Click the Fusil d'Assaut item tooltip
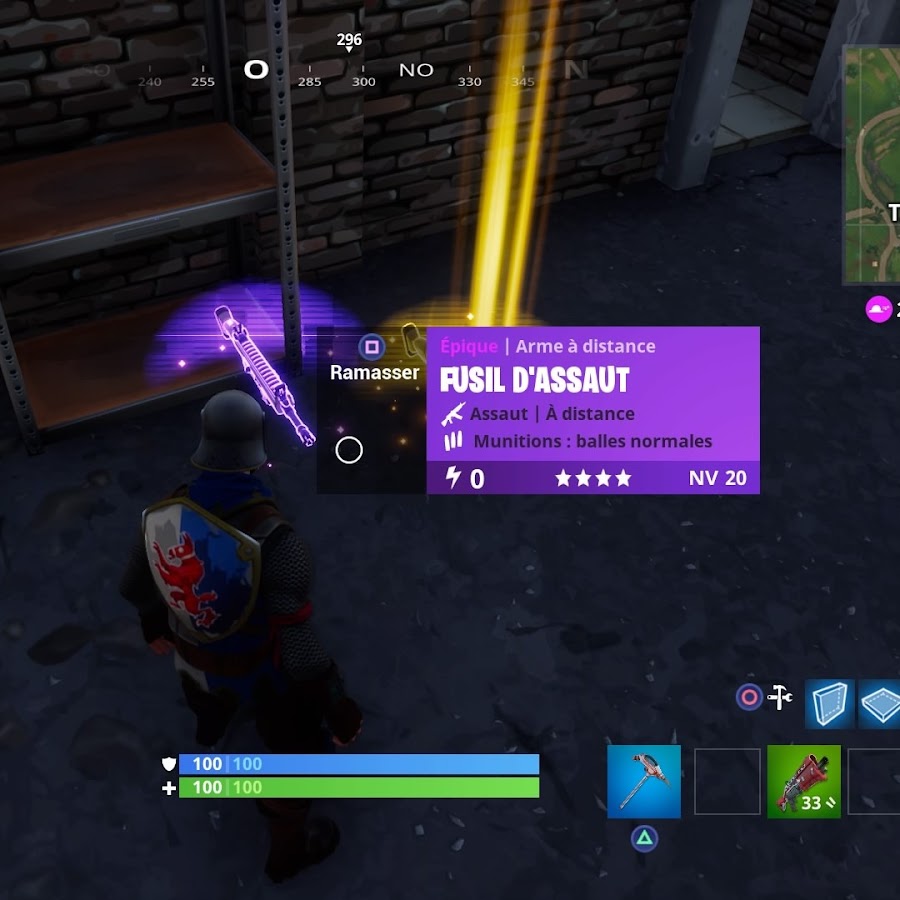 tap(593, 410)
